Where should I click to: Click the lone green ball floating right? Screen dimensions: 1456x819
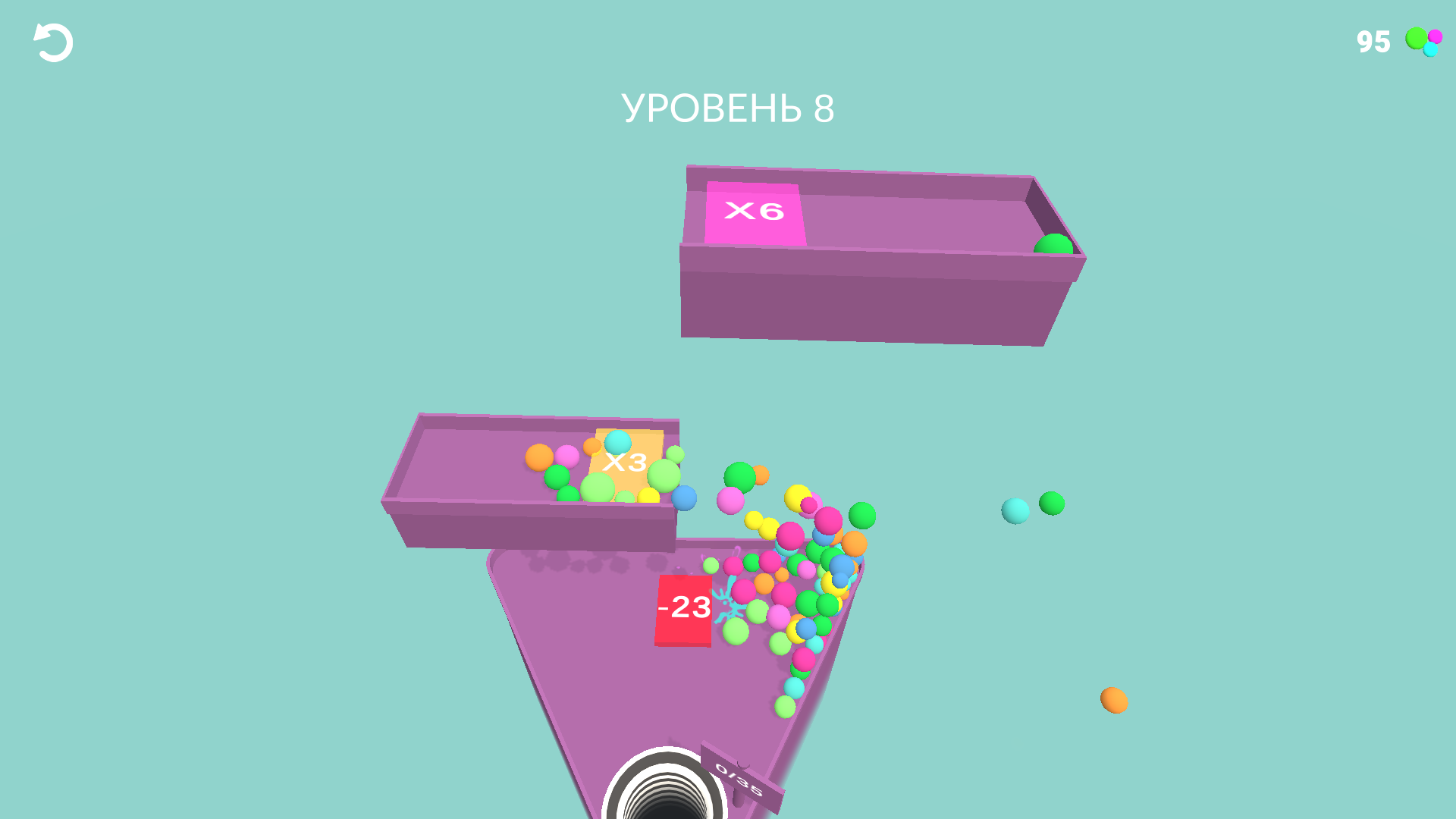(1050, 504)
